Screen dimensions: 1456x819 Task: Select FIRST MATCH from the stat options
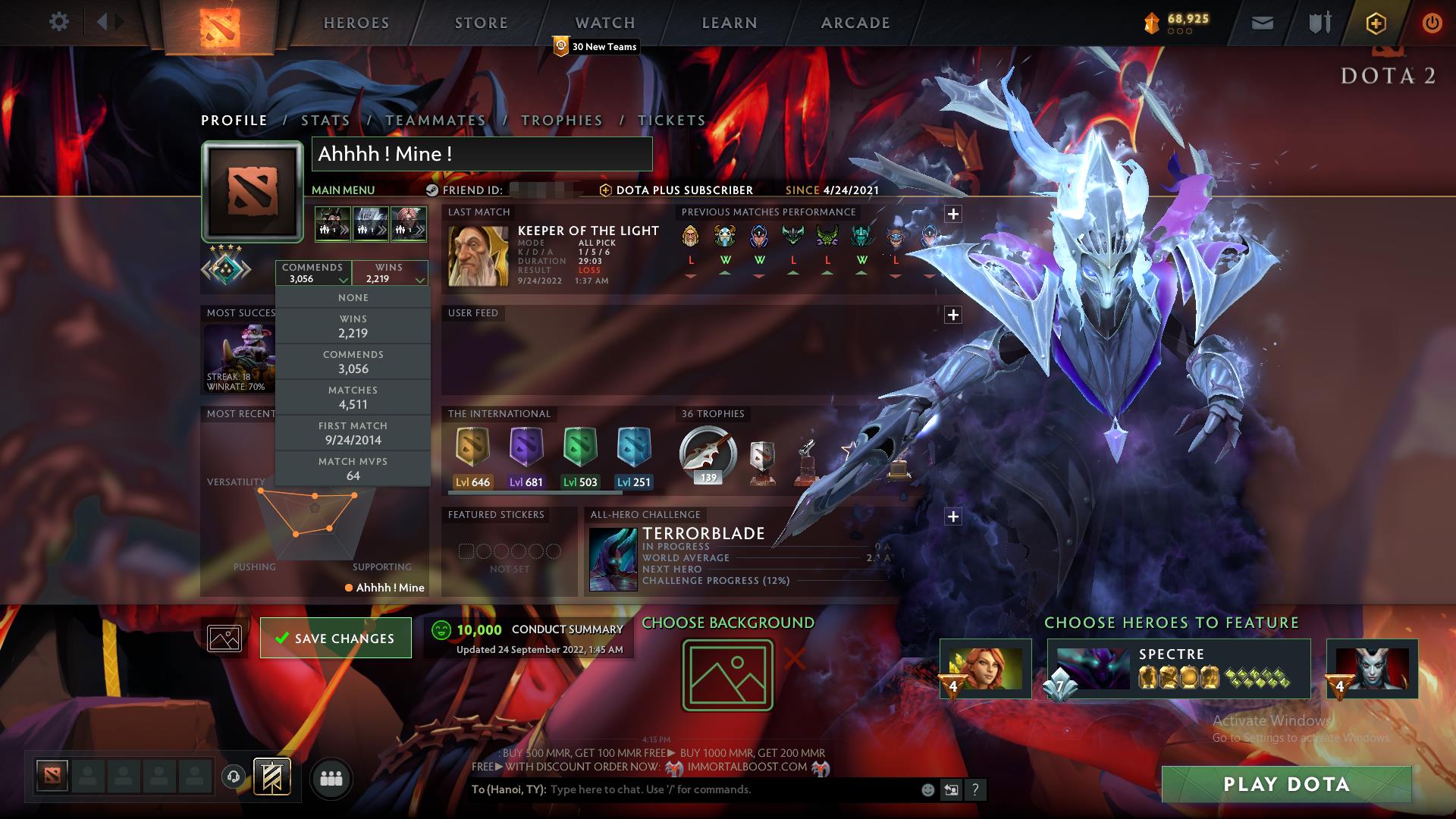[353, 432]
